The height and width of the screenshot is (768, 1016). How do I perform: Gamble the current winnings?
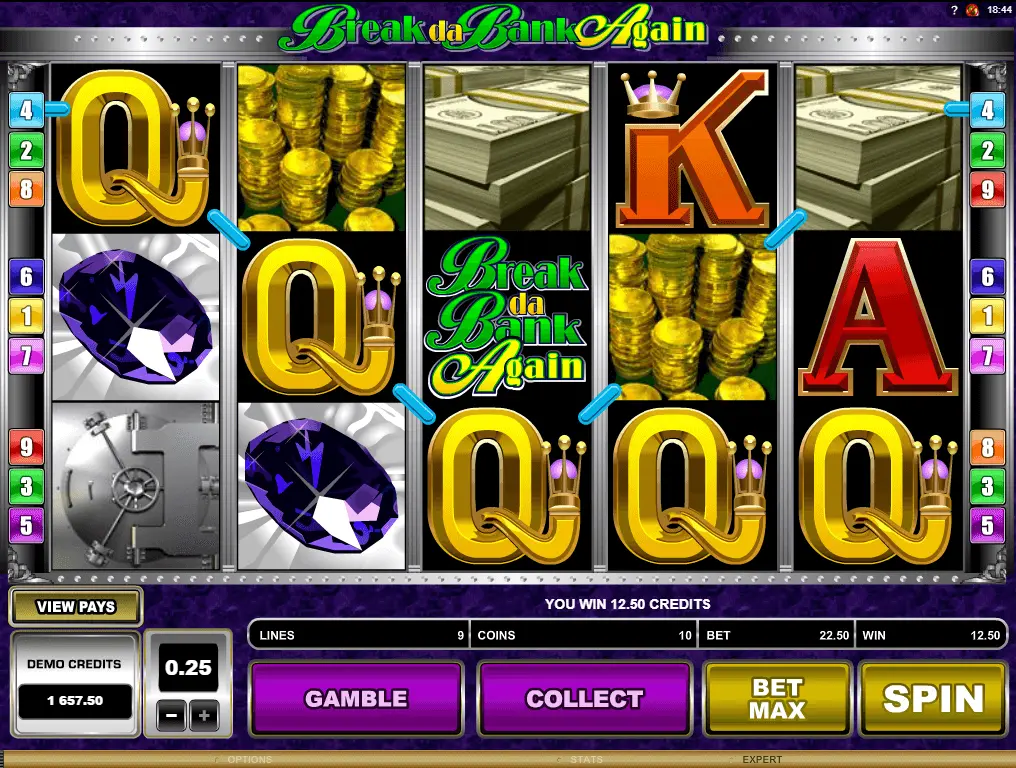(355, 698)
